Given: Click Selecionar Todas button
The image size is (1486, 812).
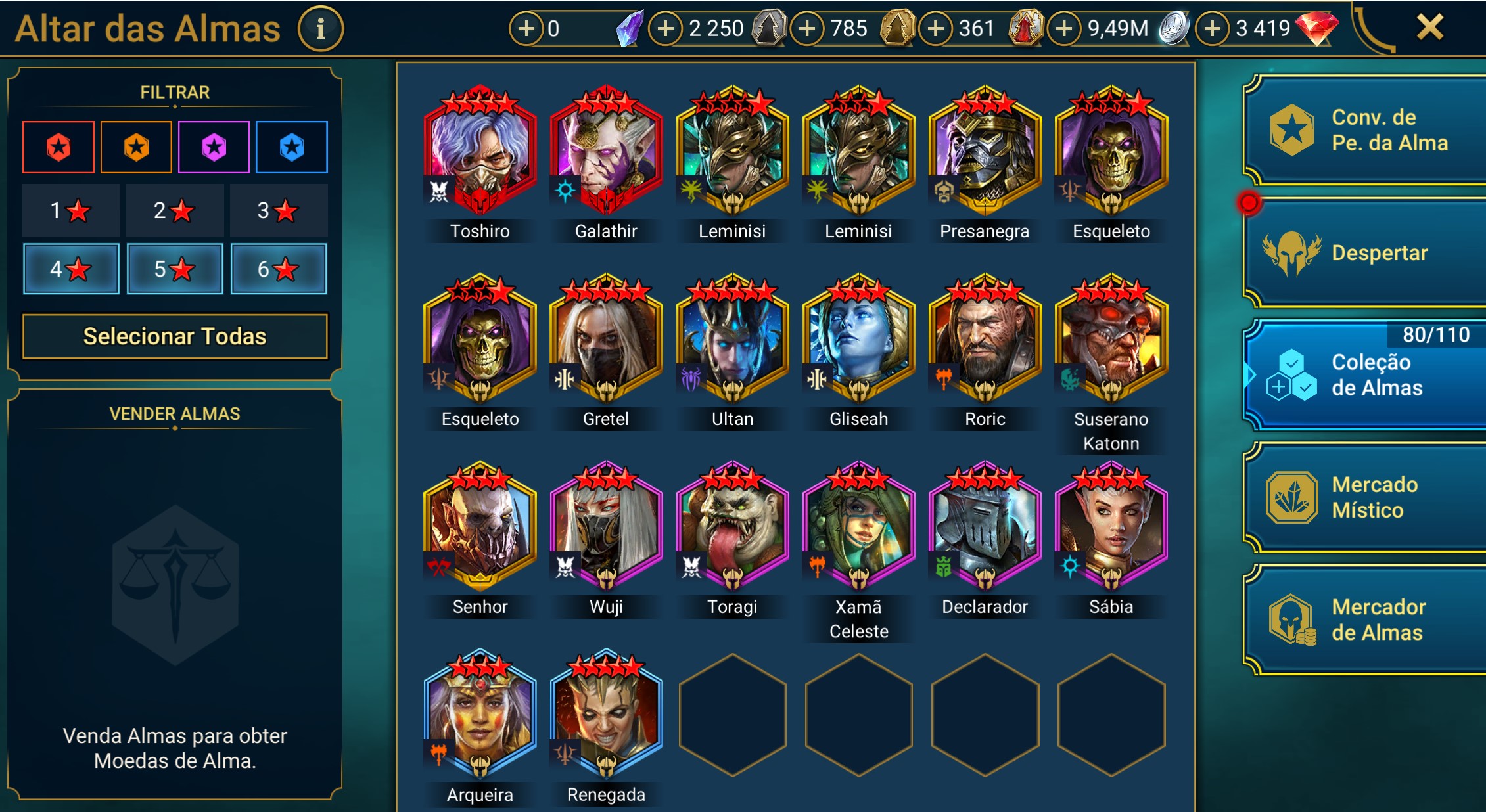Looking at the screenshot, I should 175,336.
